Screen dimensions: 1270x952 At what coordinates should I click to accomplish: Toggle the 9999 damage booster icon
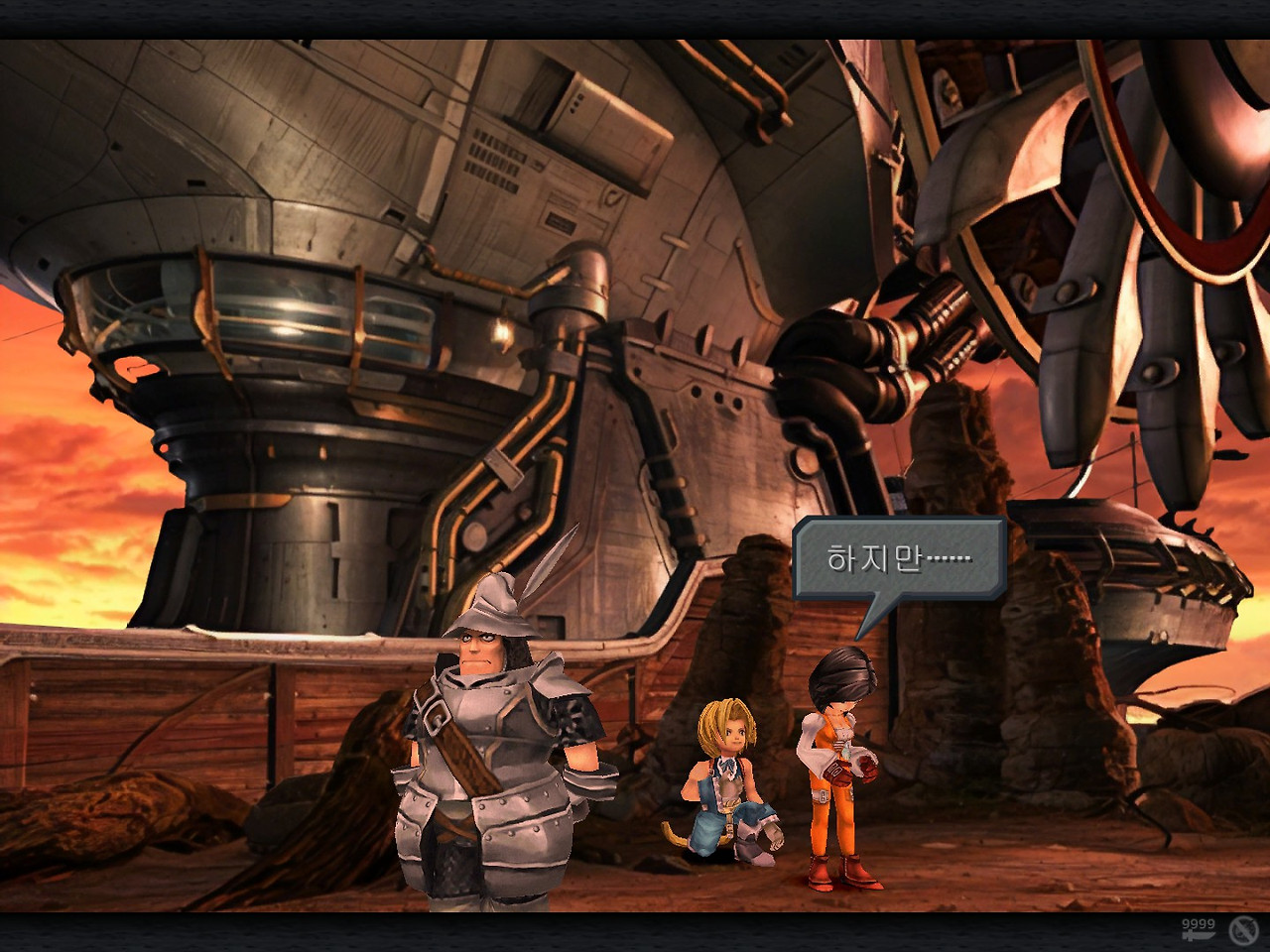click(1198, 930)
